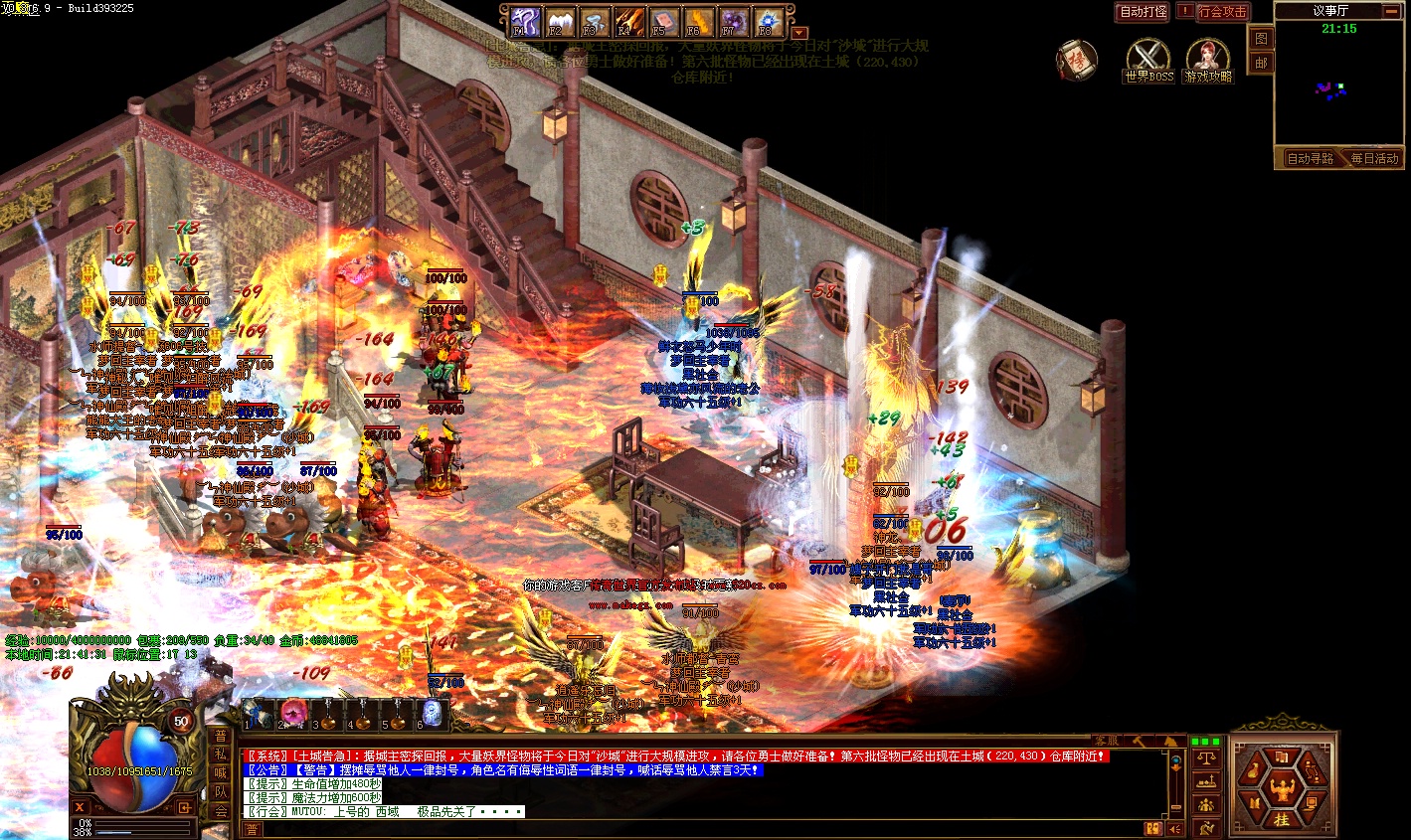Toggle the 自动打怪 auto-fight button

(x=1143, y=12)
